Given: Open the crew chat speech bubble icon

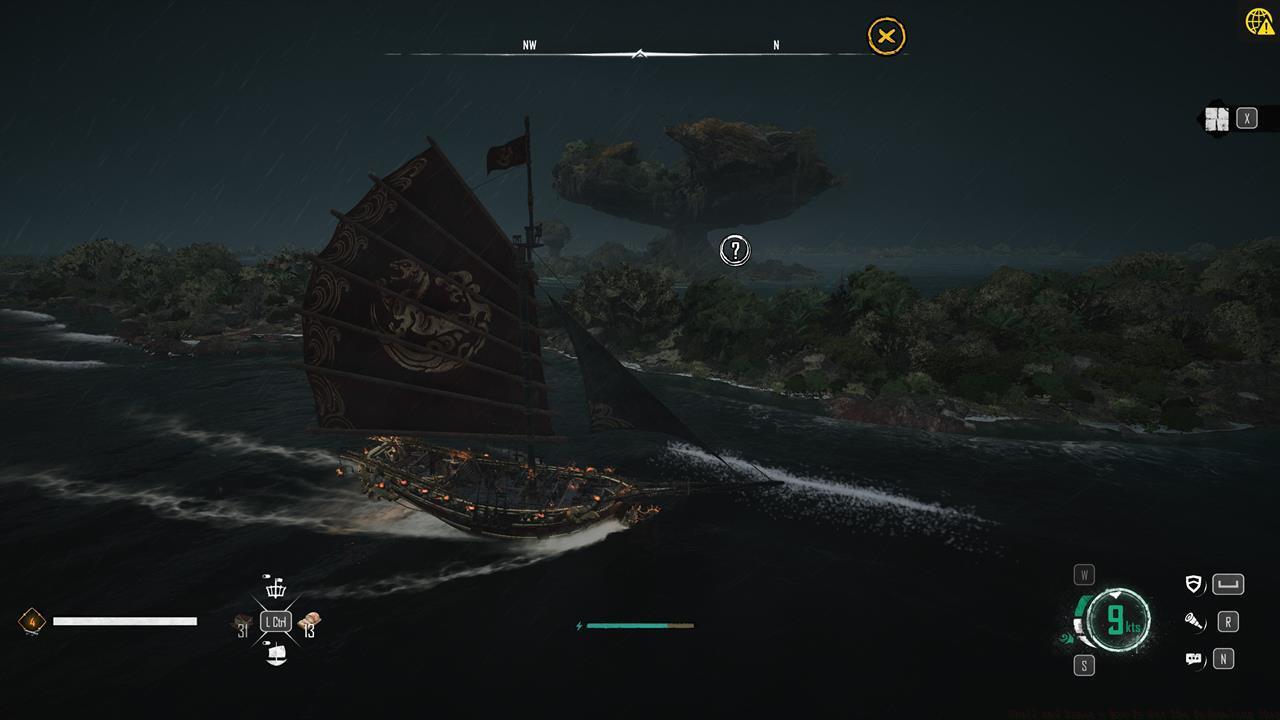Looking at the screenshot, I should click(1193, 659).
